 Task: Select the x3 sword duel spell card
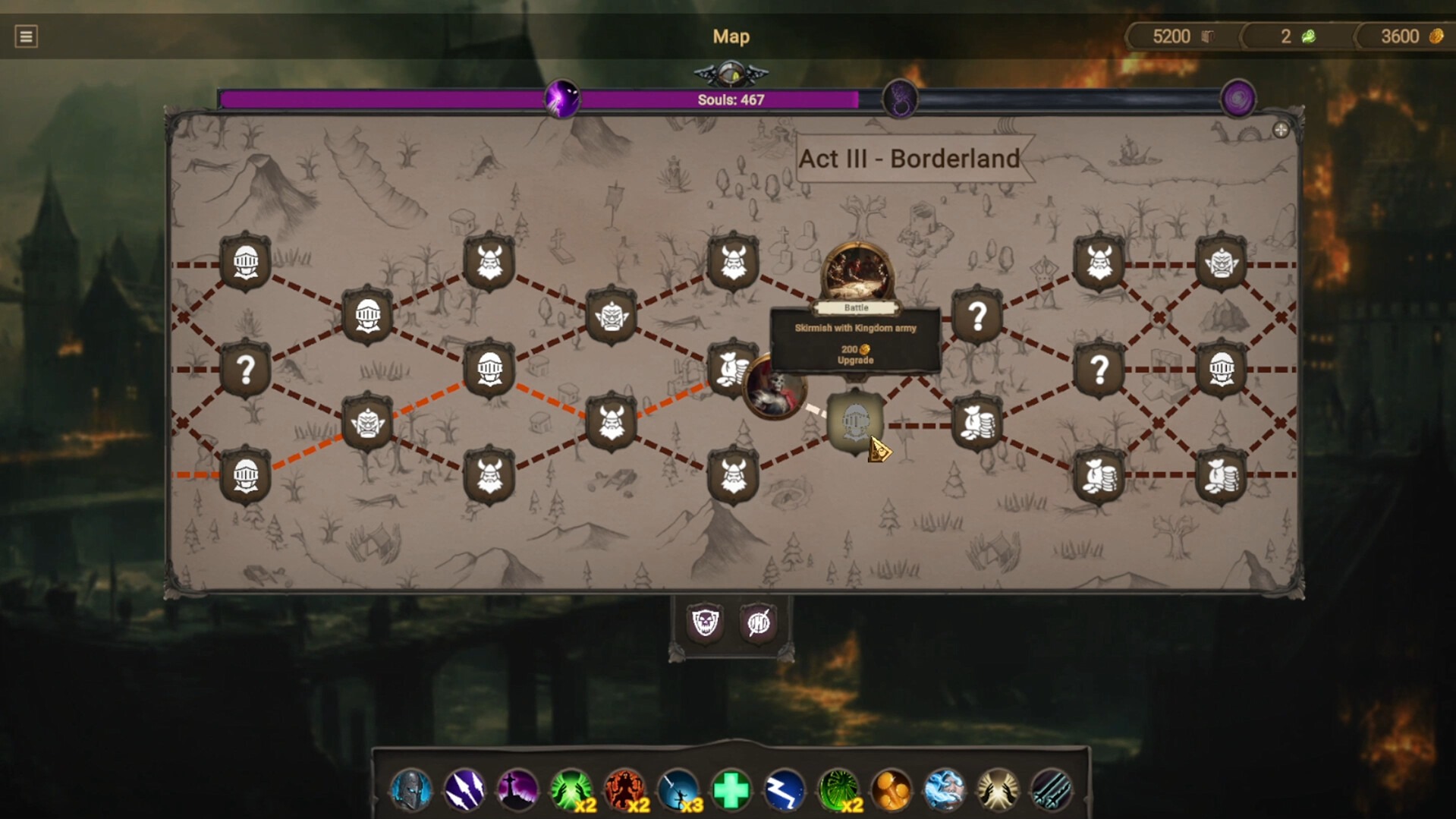tap(680, 789)
